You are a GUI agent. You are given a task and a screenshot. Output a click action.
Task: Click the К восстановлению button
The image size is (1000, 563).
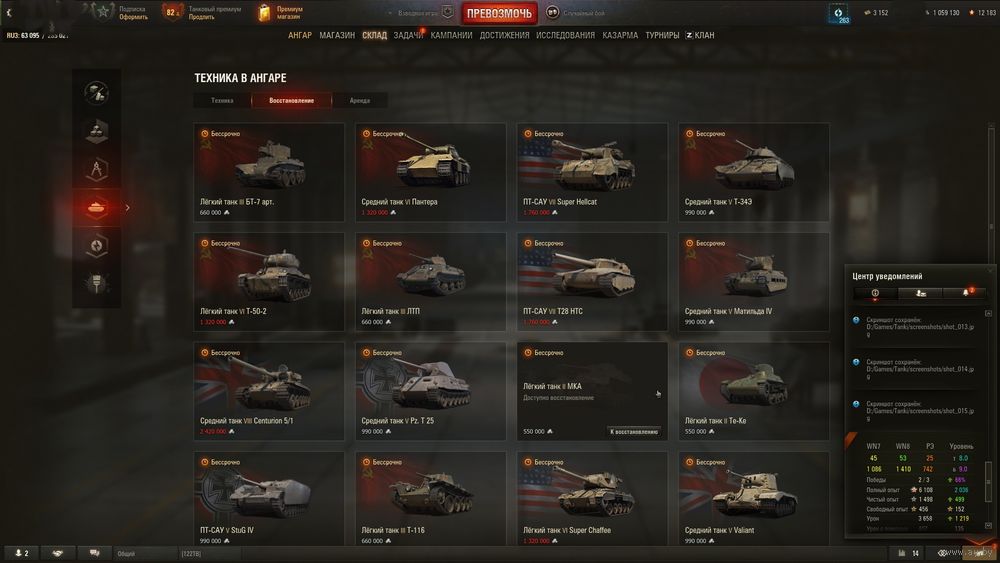634,431
